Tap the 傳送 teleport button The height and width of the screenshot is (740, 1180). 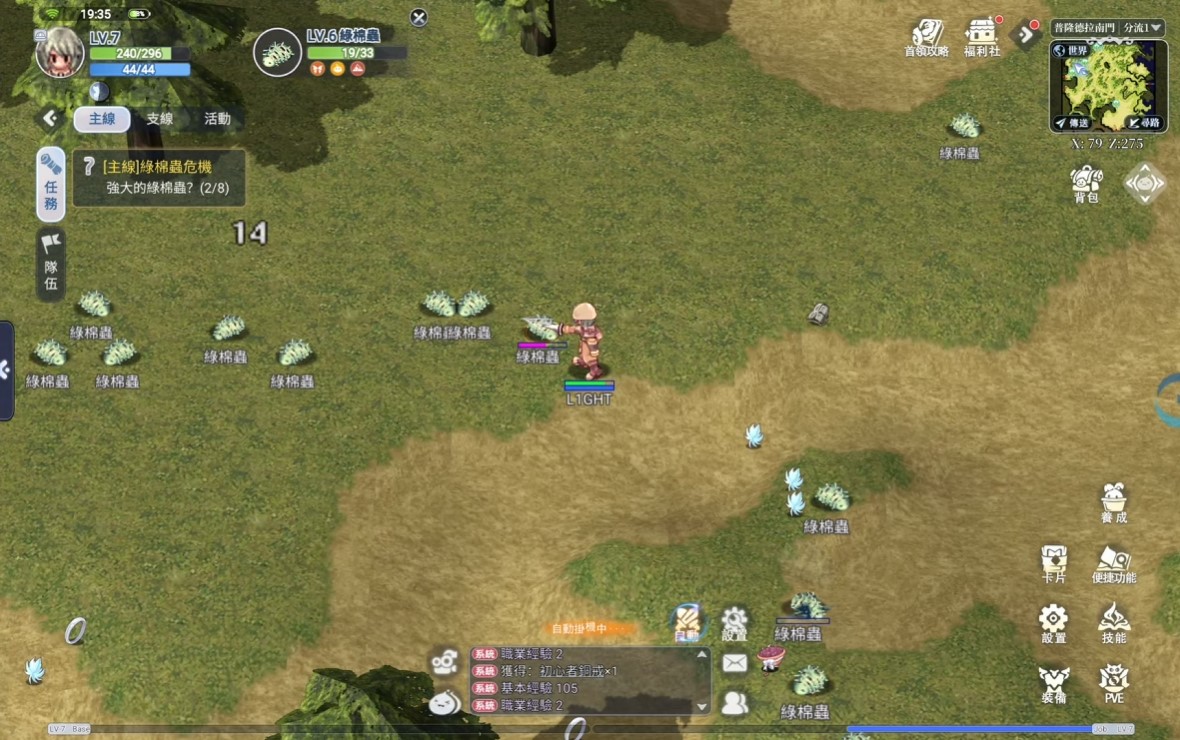(x=1073, y=122)
